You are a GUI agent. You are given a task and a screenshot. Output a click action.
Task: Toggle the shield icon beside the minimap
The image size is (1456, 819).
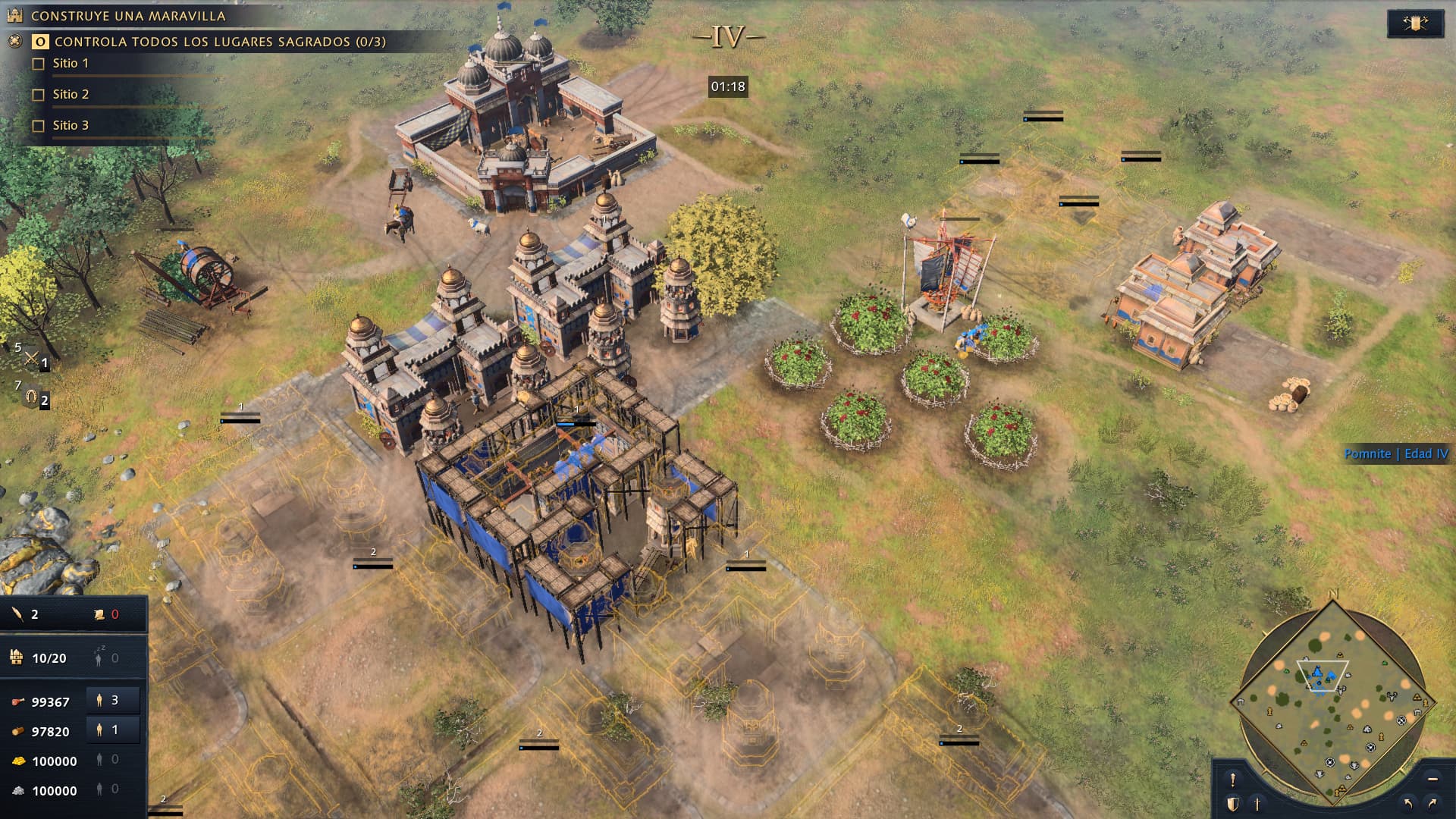click(1233, 804)
